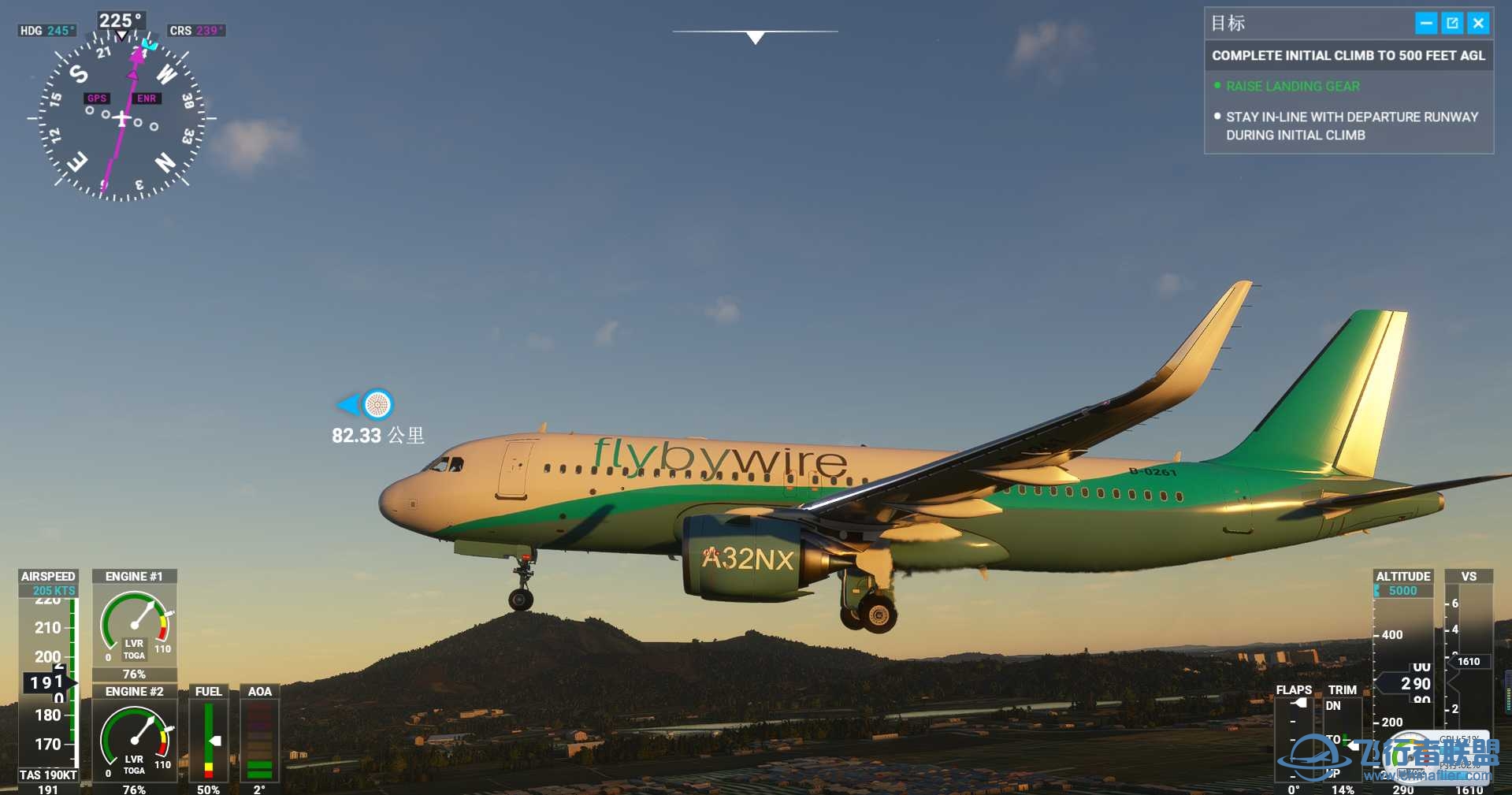The image size is (1512, 795).
Task: Click the ENGINE #2 throttle gauge dial
Action: click(x=135, y=739)
